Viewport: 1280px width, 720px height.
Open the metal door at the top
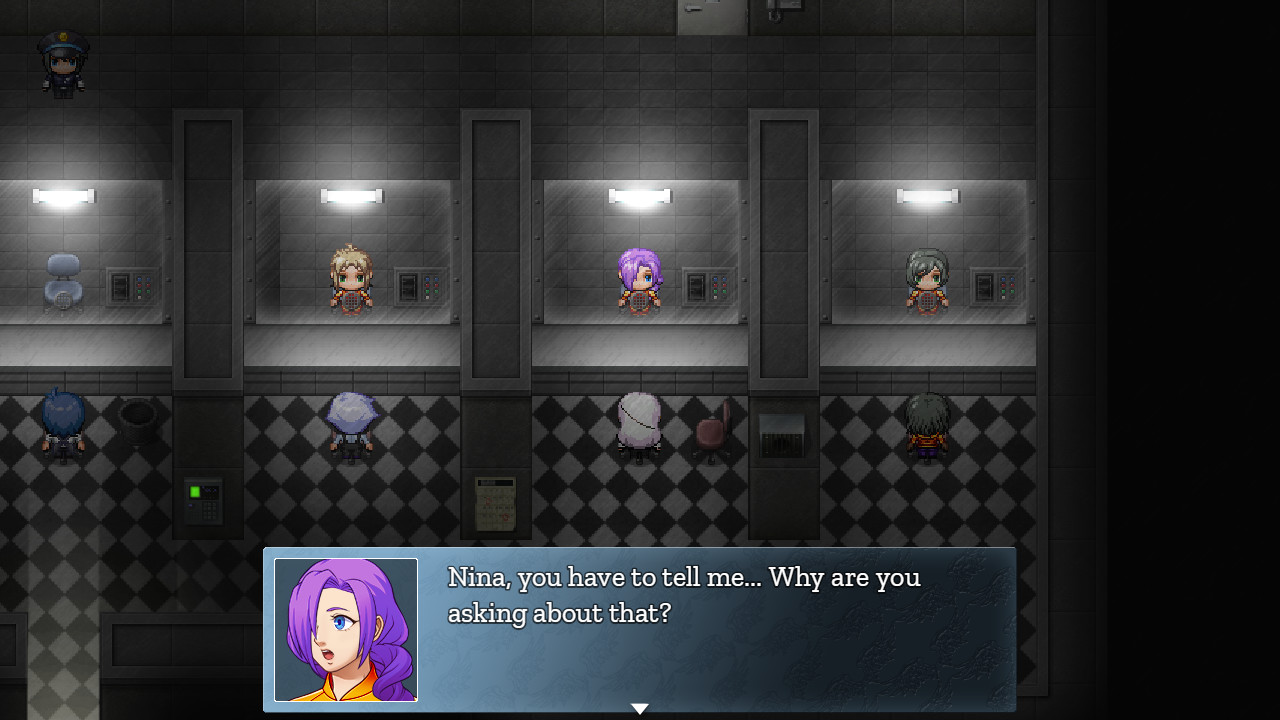point(710,18)
